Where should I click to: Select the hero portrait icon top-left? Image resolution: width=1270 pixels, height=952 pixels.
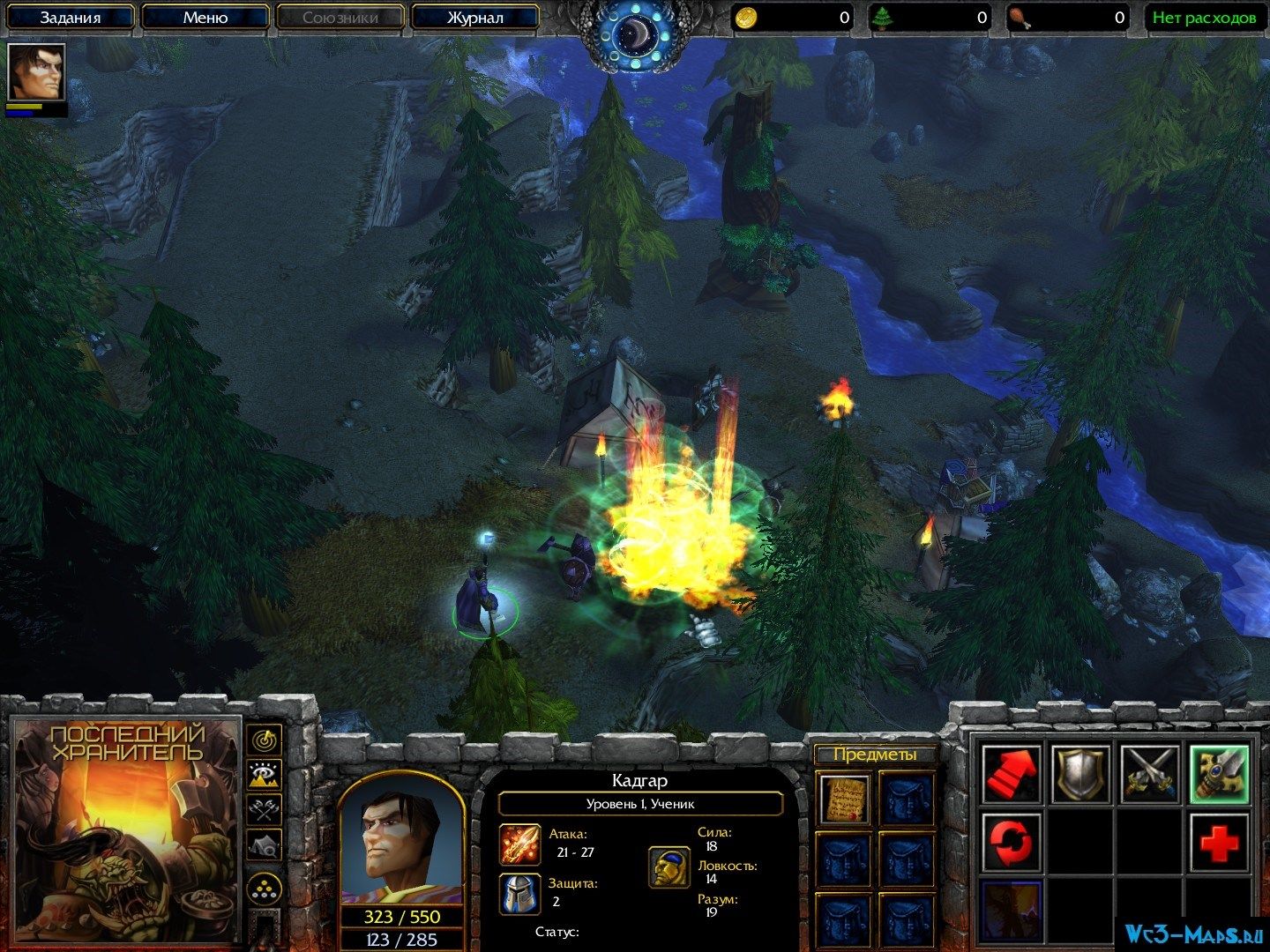pyautogui.click(x=35, y=71)
